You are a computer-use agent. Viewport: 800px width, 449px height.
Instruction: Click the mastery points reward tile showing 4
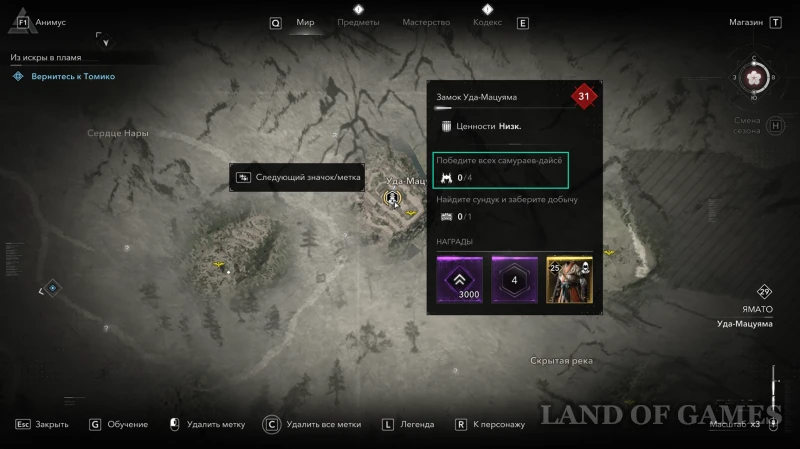(515, 279)
